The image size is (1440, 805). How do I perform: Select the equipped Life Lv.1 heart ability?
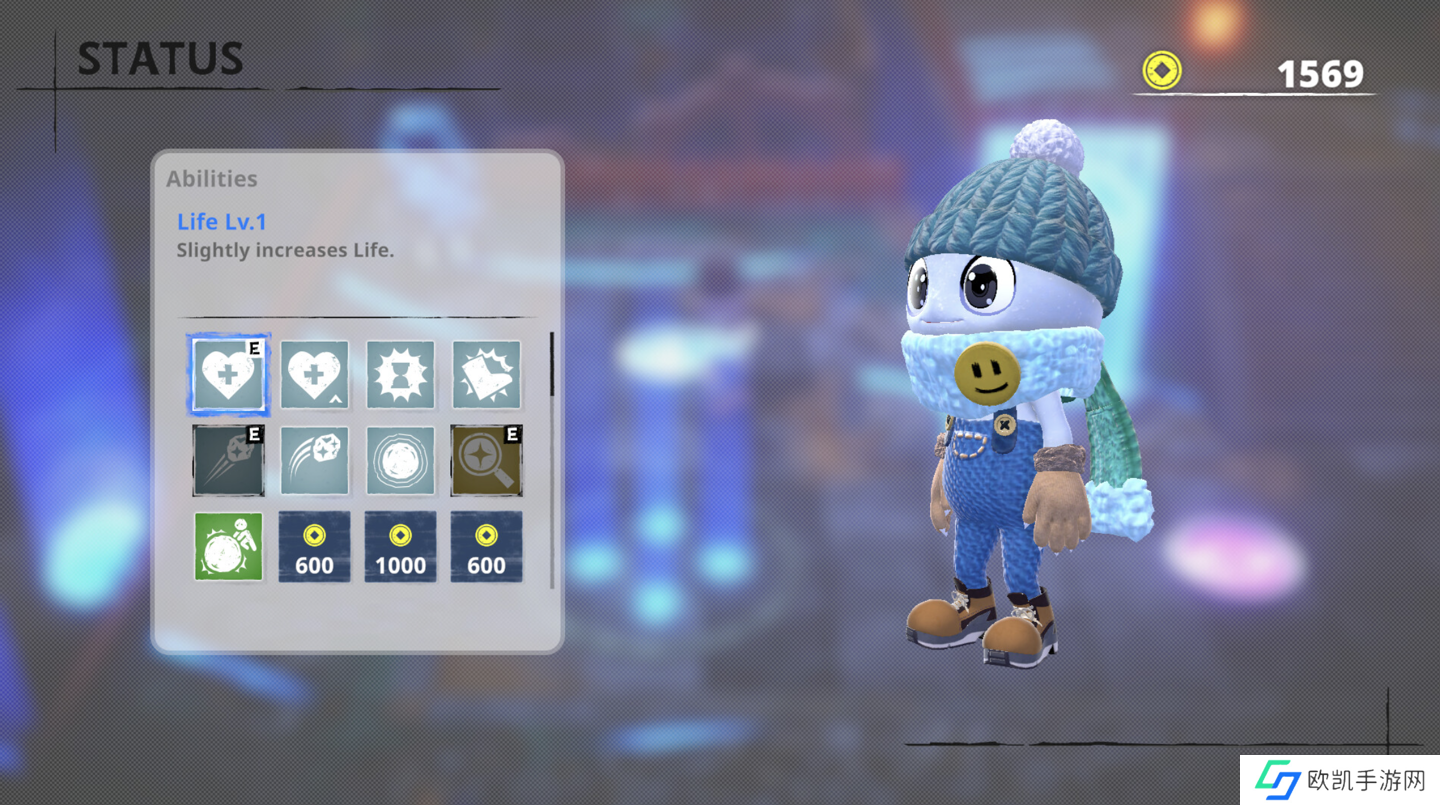tap(229, 375)
